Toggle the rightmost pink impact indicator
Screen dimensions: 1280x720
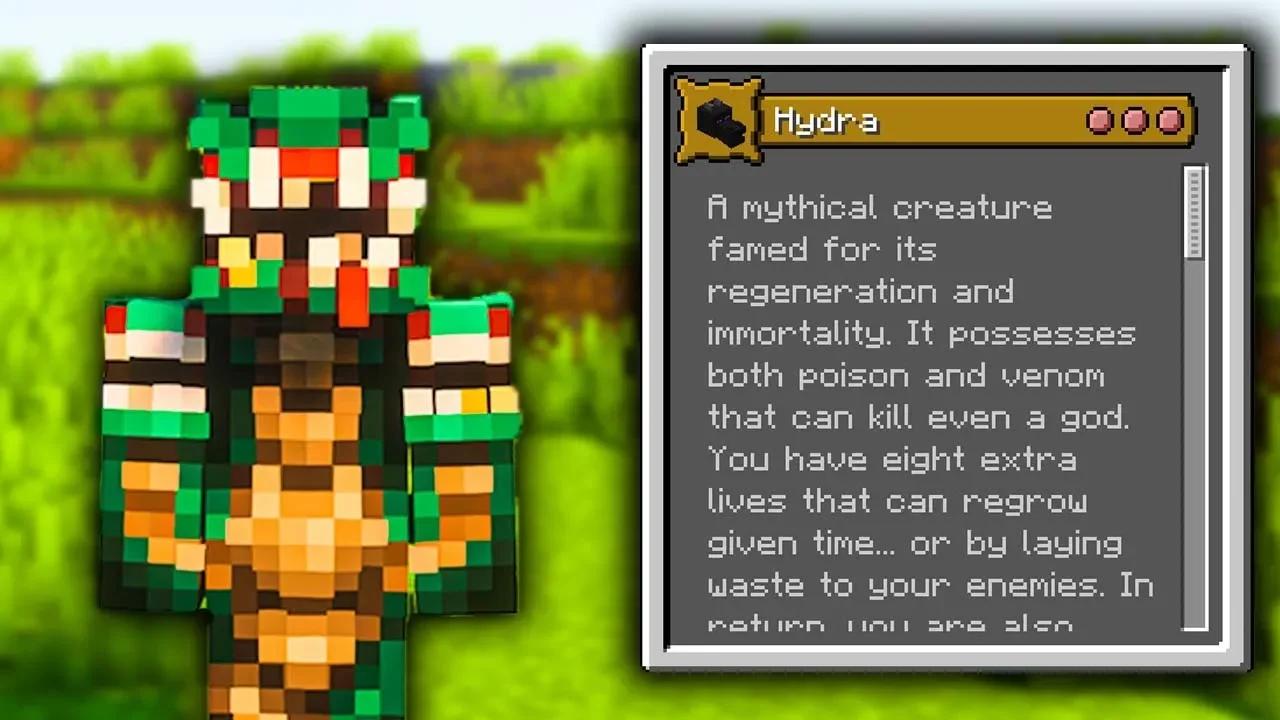[x=1167, y=120]
